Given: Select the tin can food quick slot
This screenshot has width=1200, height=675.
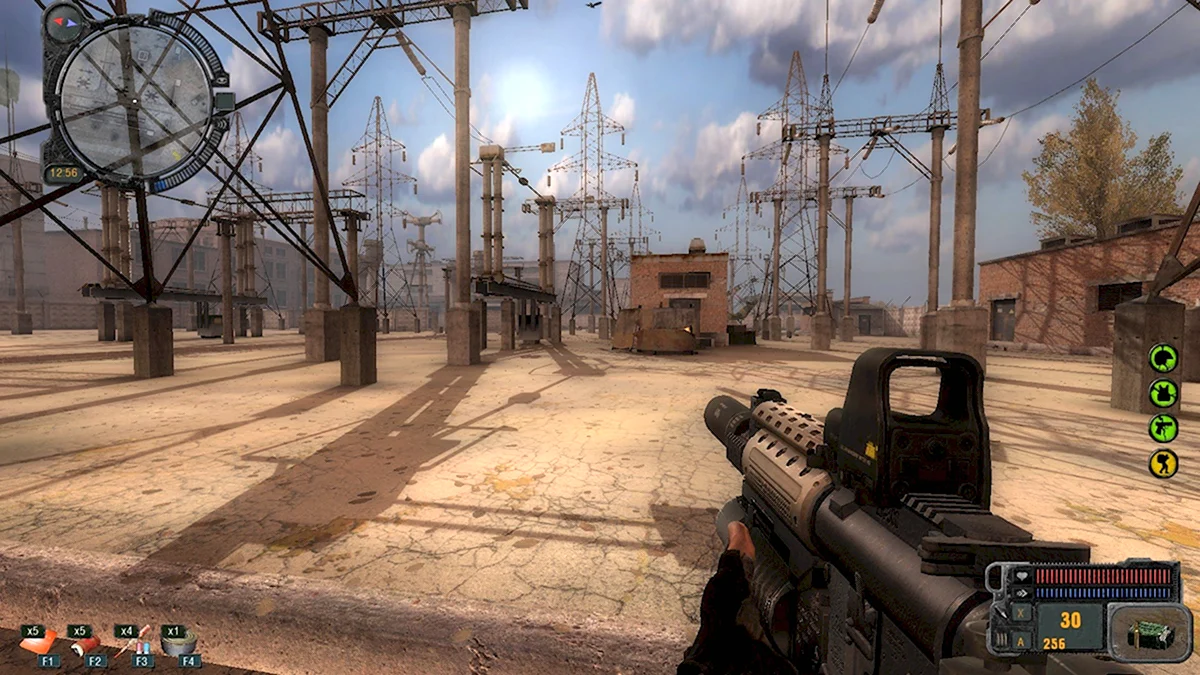Looking at the screenshot, I should click(x=180, y=643).
